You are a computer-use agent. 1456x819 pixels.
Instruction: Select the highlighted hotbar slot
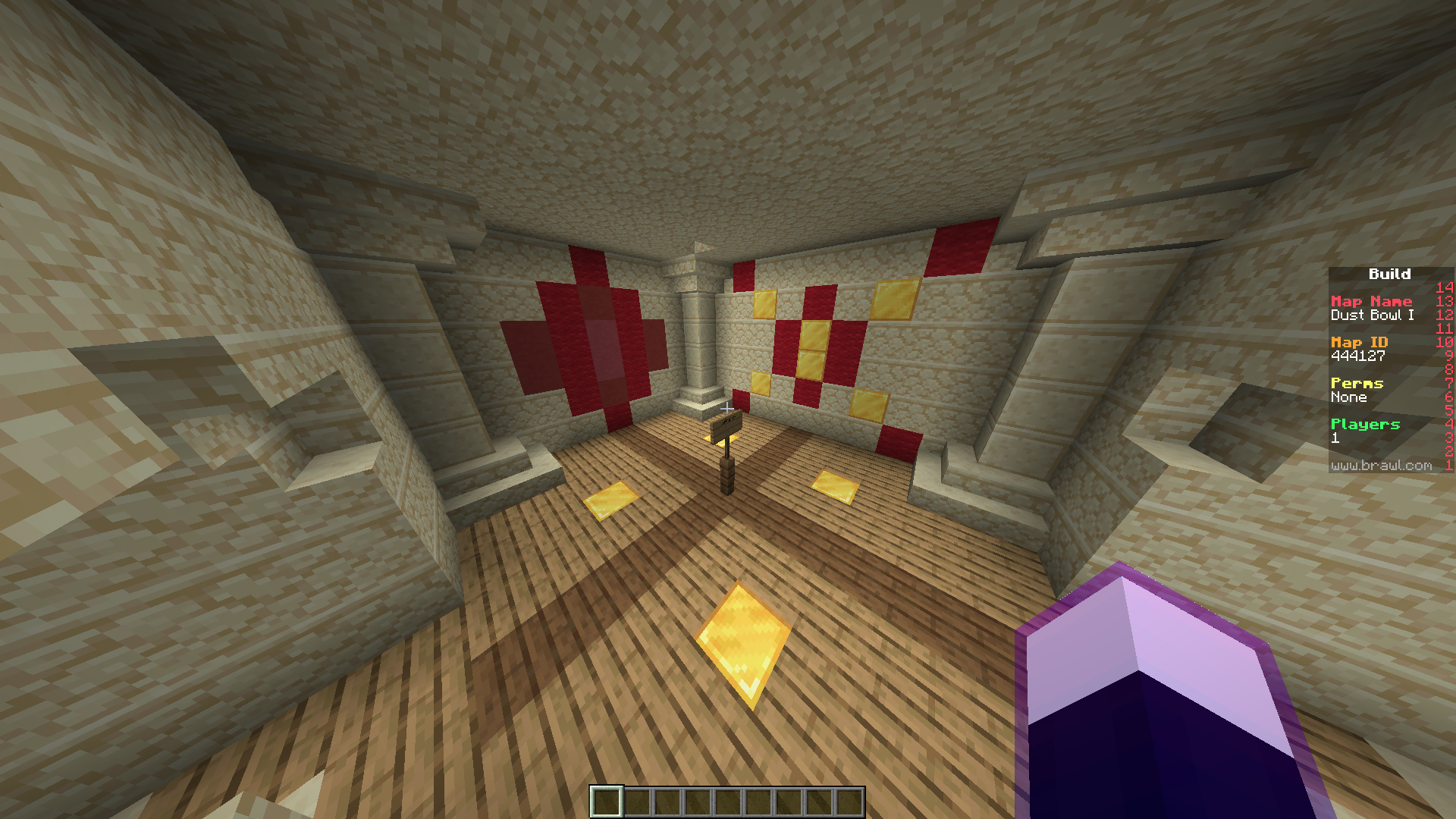coord(607,802)
